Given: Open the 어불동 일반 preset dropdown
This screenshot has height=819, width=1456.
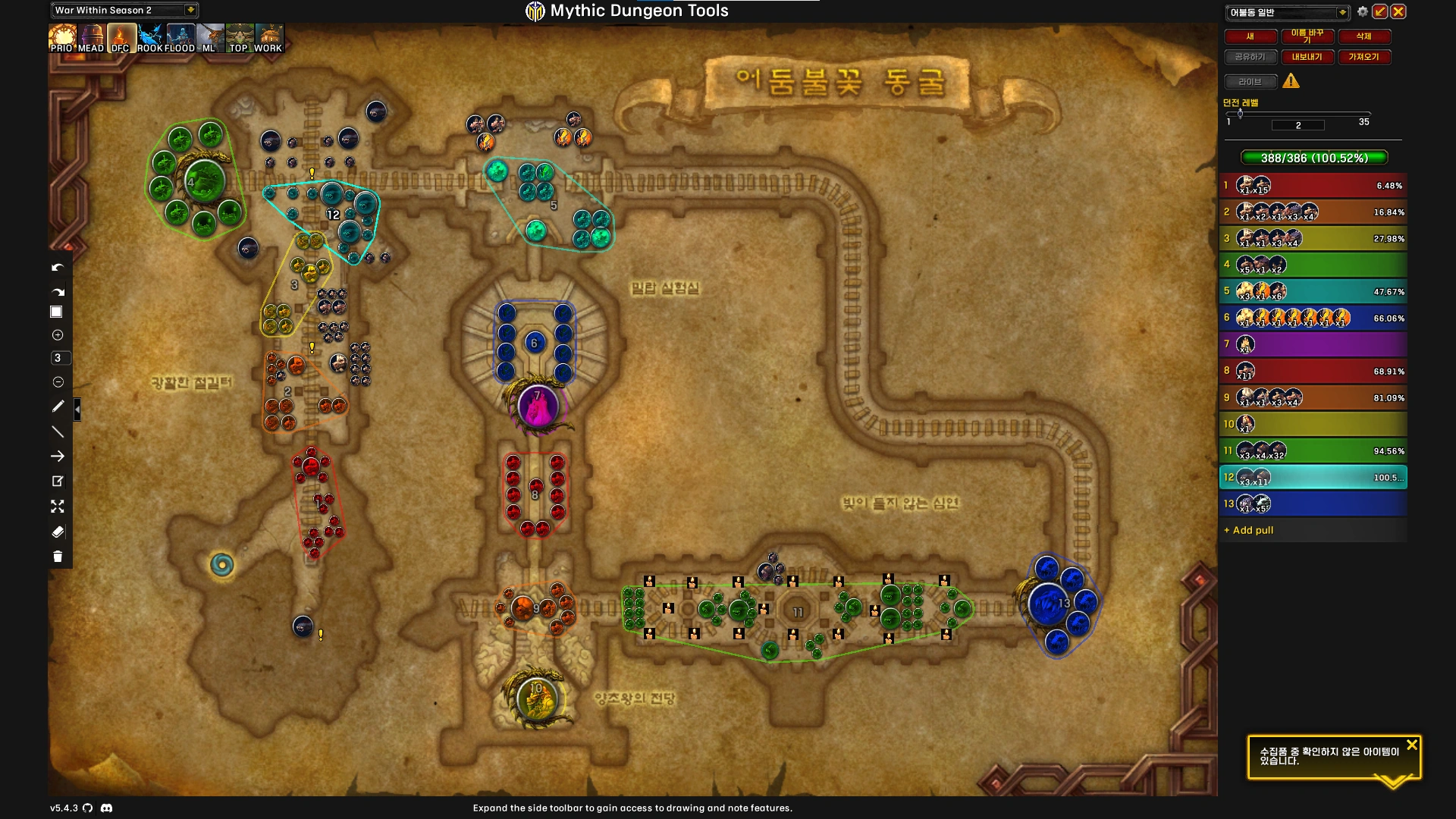Looking at the screenshot, I should pos(1287,12).
